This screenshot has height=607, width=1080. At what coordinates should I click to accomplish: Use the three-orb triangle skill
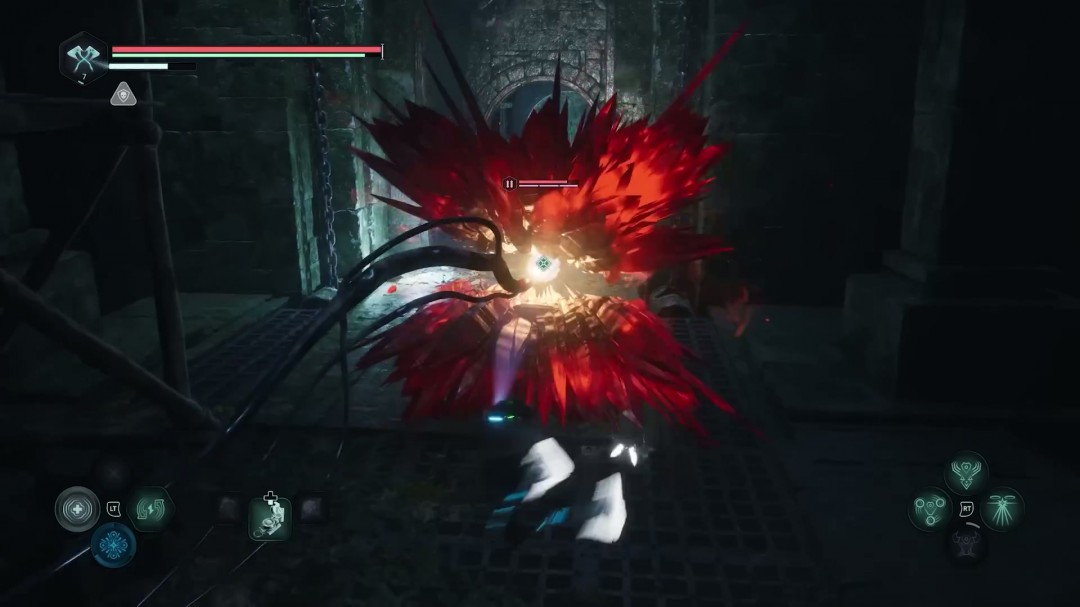pos(930,509)
